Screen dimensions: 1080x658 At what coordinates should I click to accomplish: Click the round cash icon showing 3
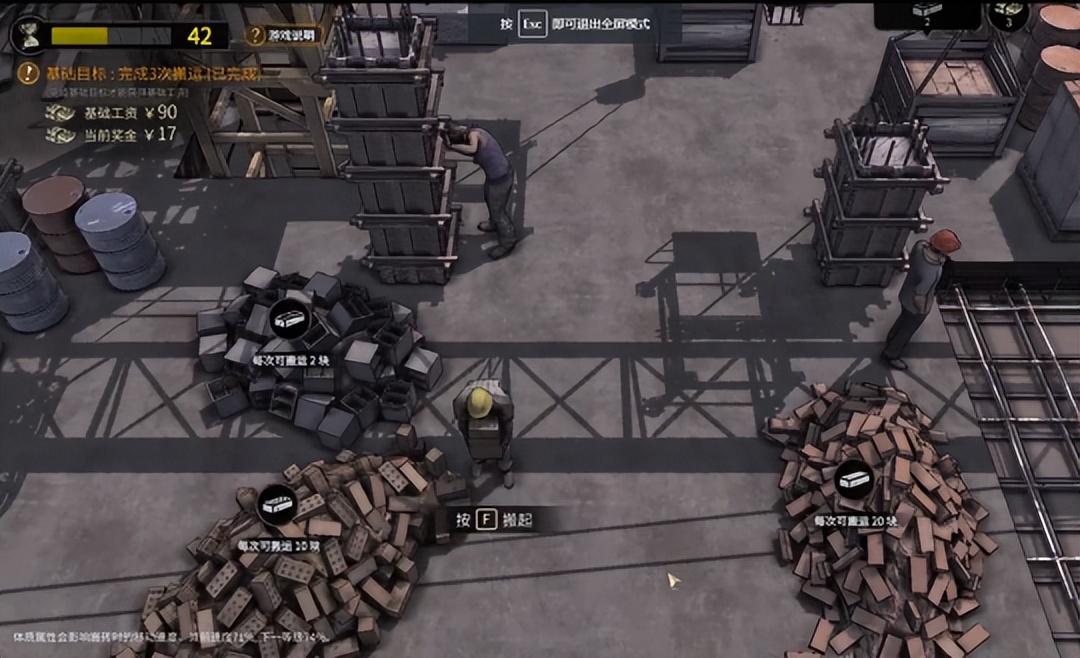pyautogui.click(x=1008, y=13)
